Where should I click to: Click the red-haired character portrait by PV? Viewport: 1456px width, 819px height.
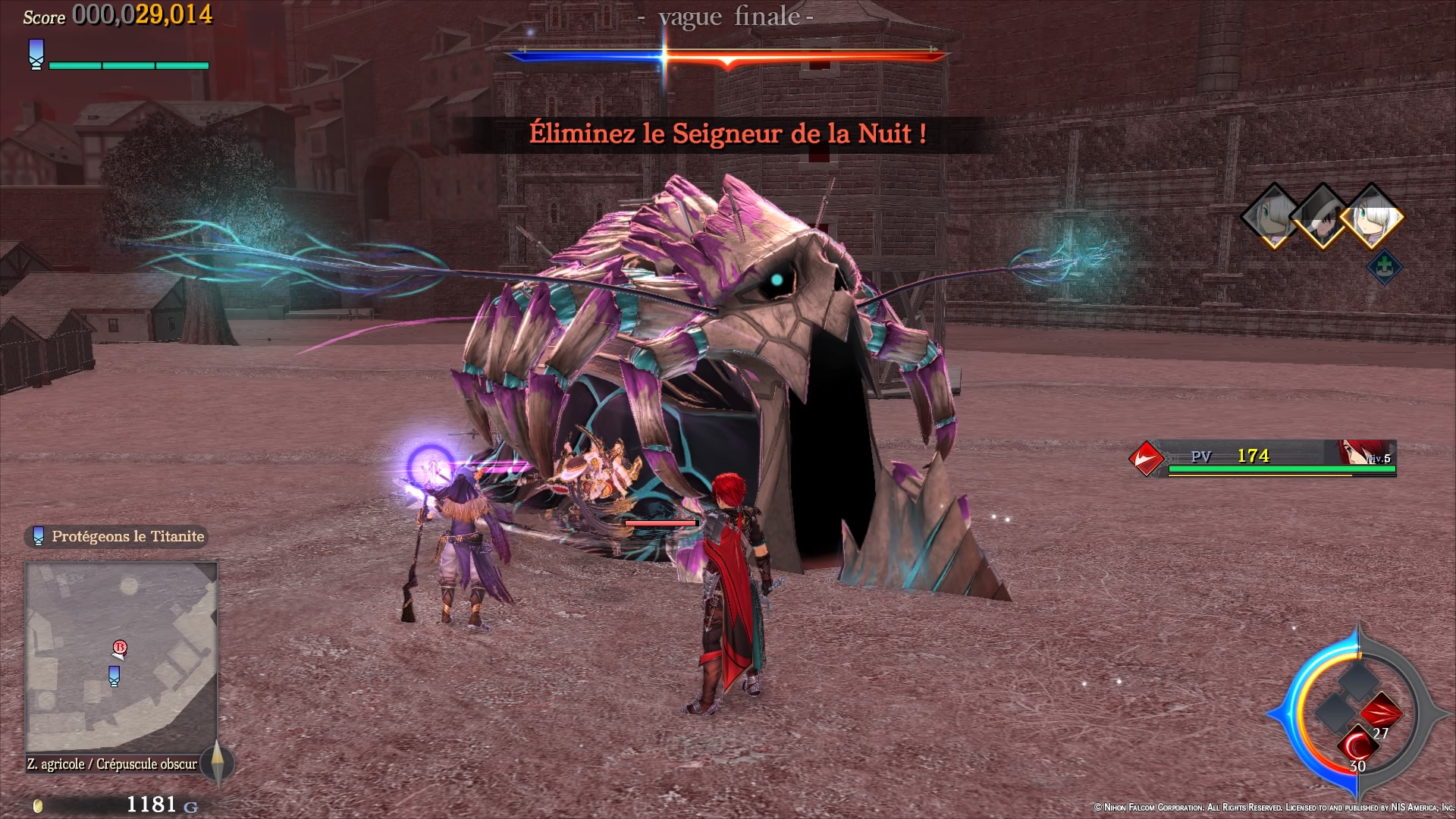click(1354, 453)
